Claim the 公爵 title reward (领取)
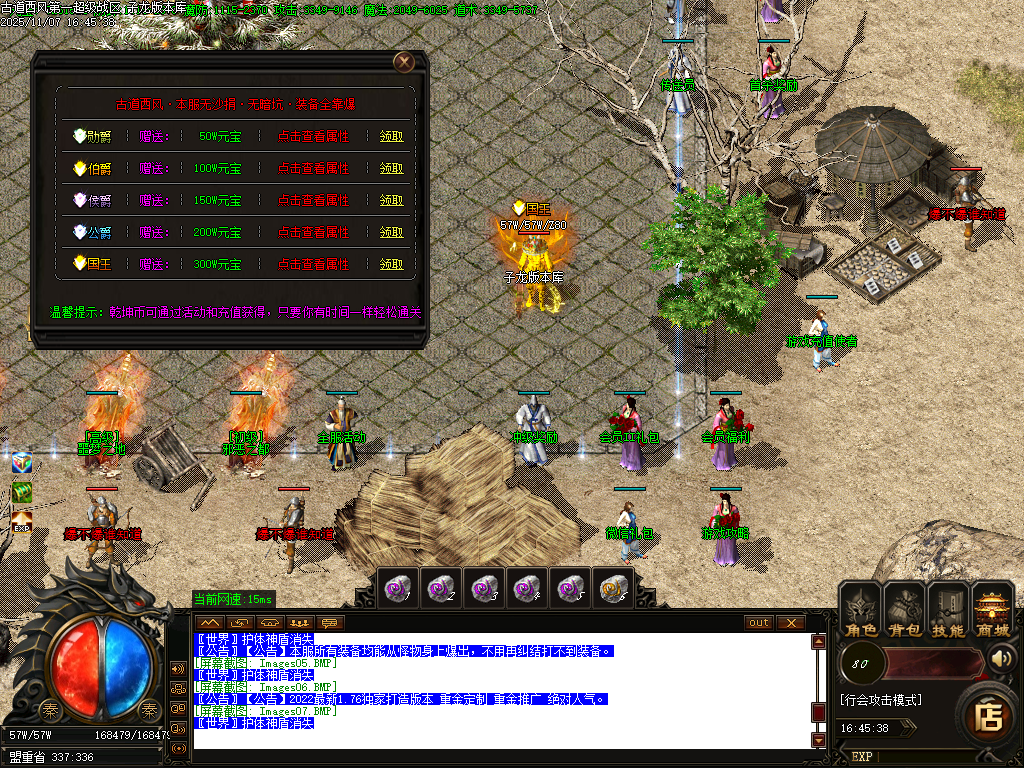 (392, 232)
